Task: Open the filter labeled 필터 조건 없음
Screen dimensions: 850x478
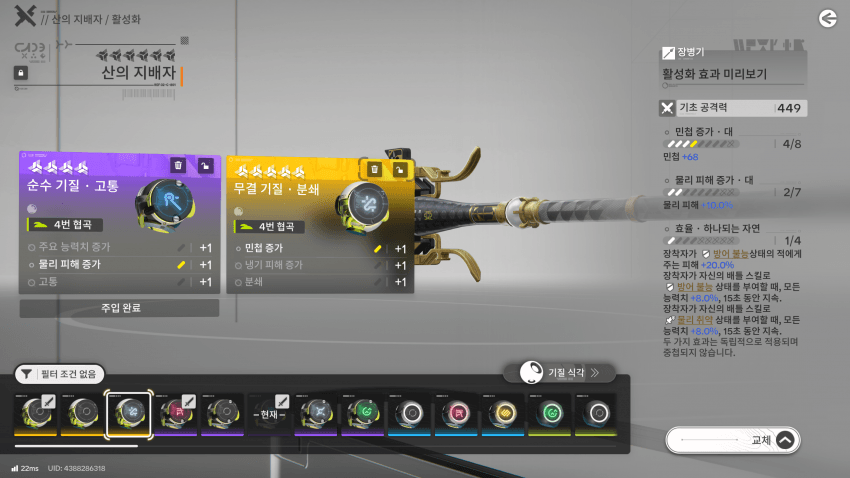Action: 59,374
